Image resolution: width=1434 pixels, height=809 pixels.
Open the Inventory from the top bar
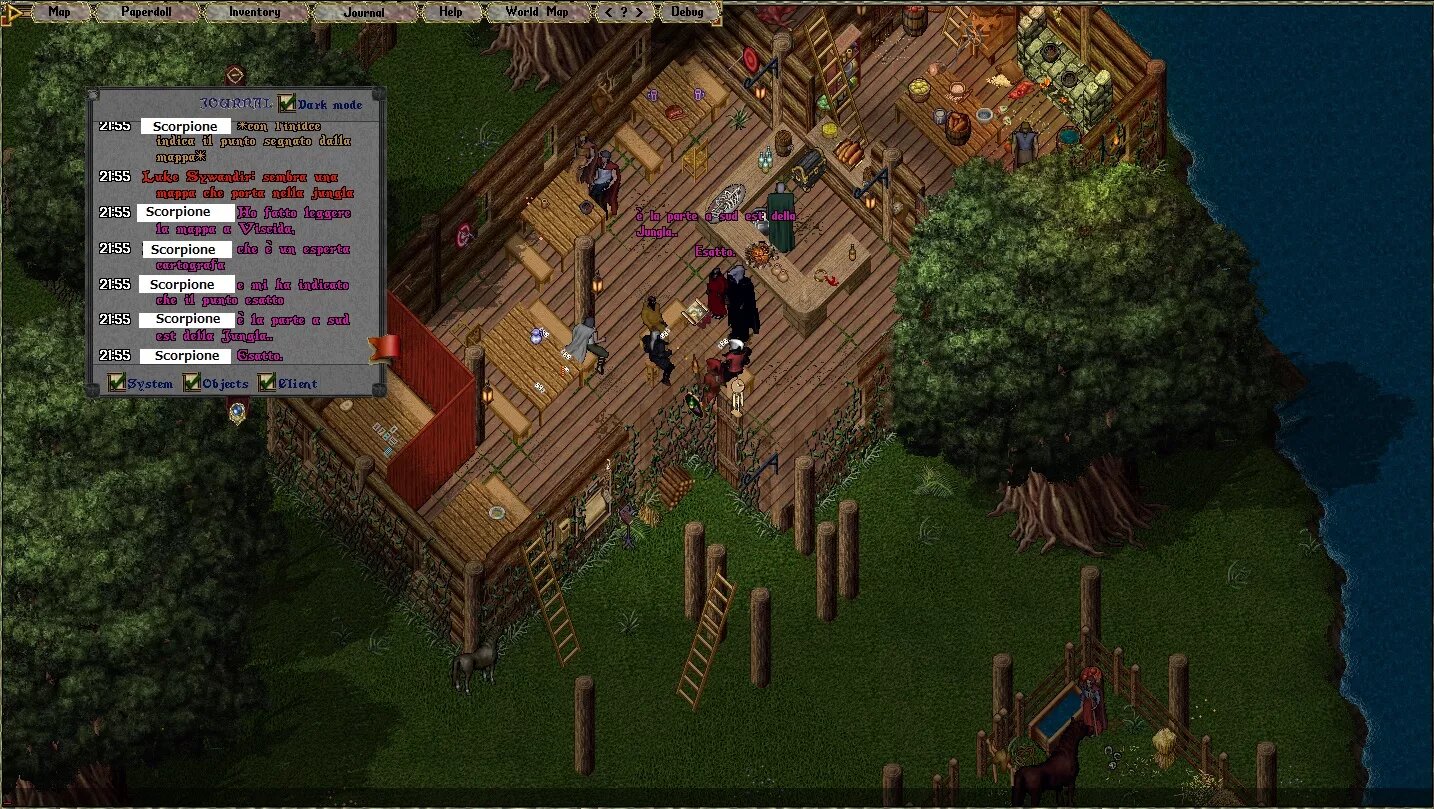click(254, 12)
